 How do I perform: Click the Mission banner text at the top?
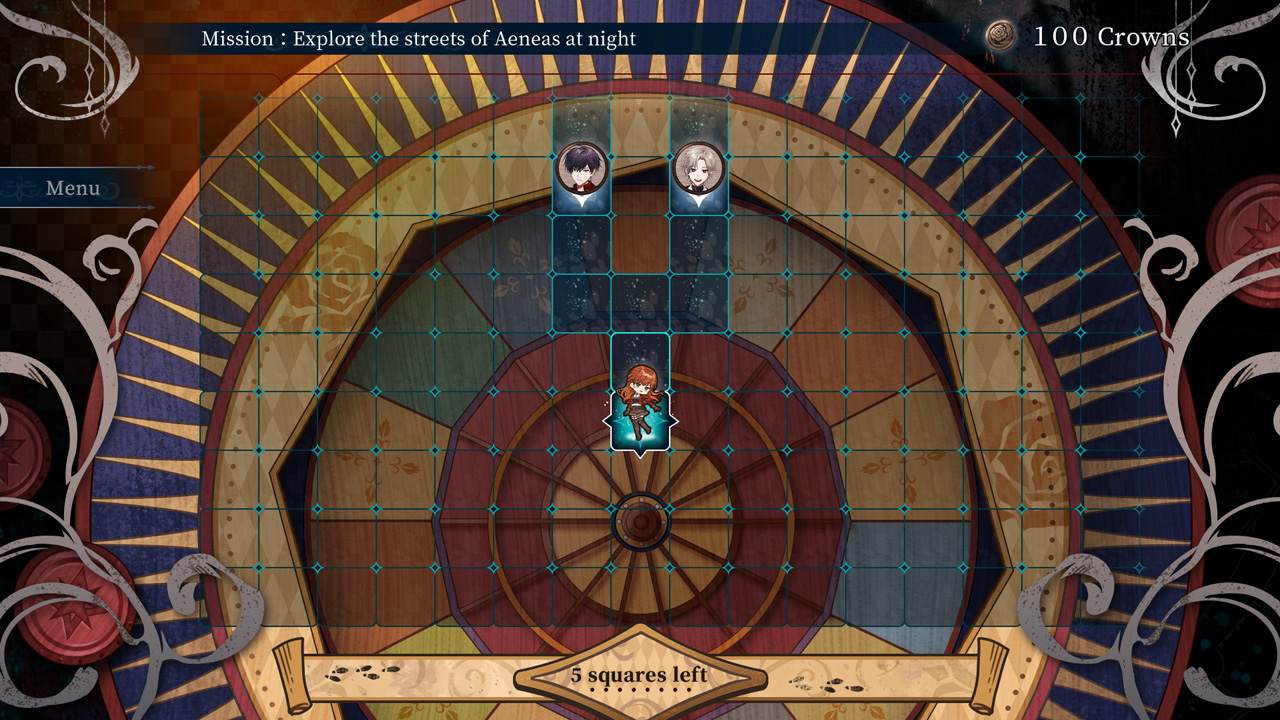tap(420, 39)
